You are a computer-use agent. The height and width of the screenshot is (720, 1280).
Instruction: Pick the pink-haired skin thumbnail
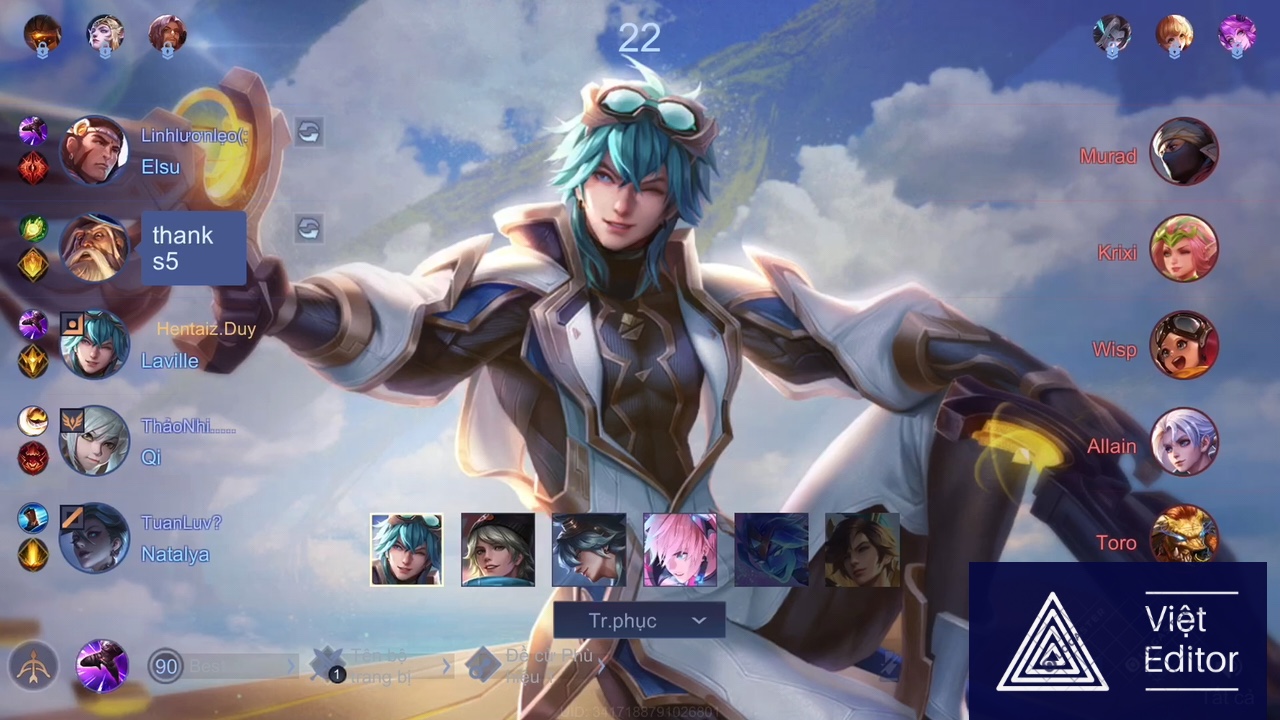point(680,549)
